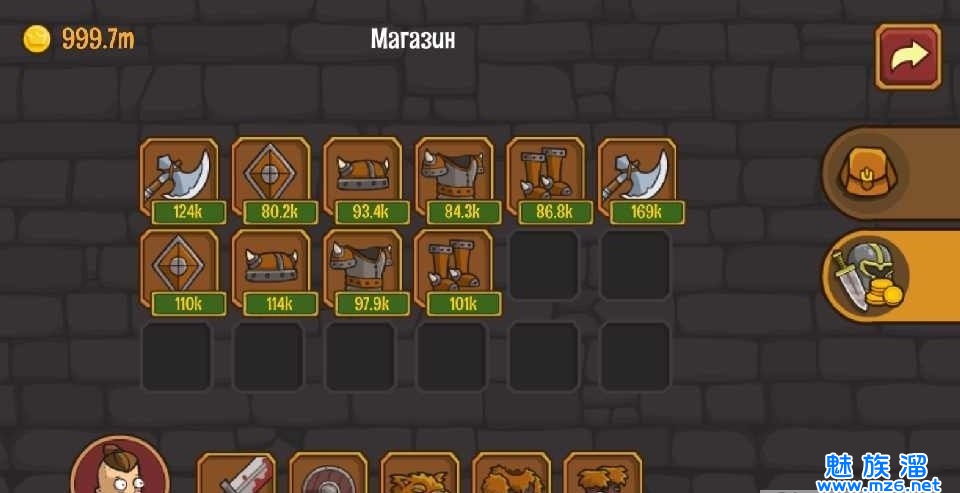960x493 pixels.
Task: Pick the chest armor priced 97.9k
Action: (x=363, y=270)
